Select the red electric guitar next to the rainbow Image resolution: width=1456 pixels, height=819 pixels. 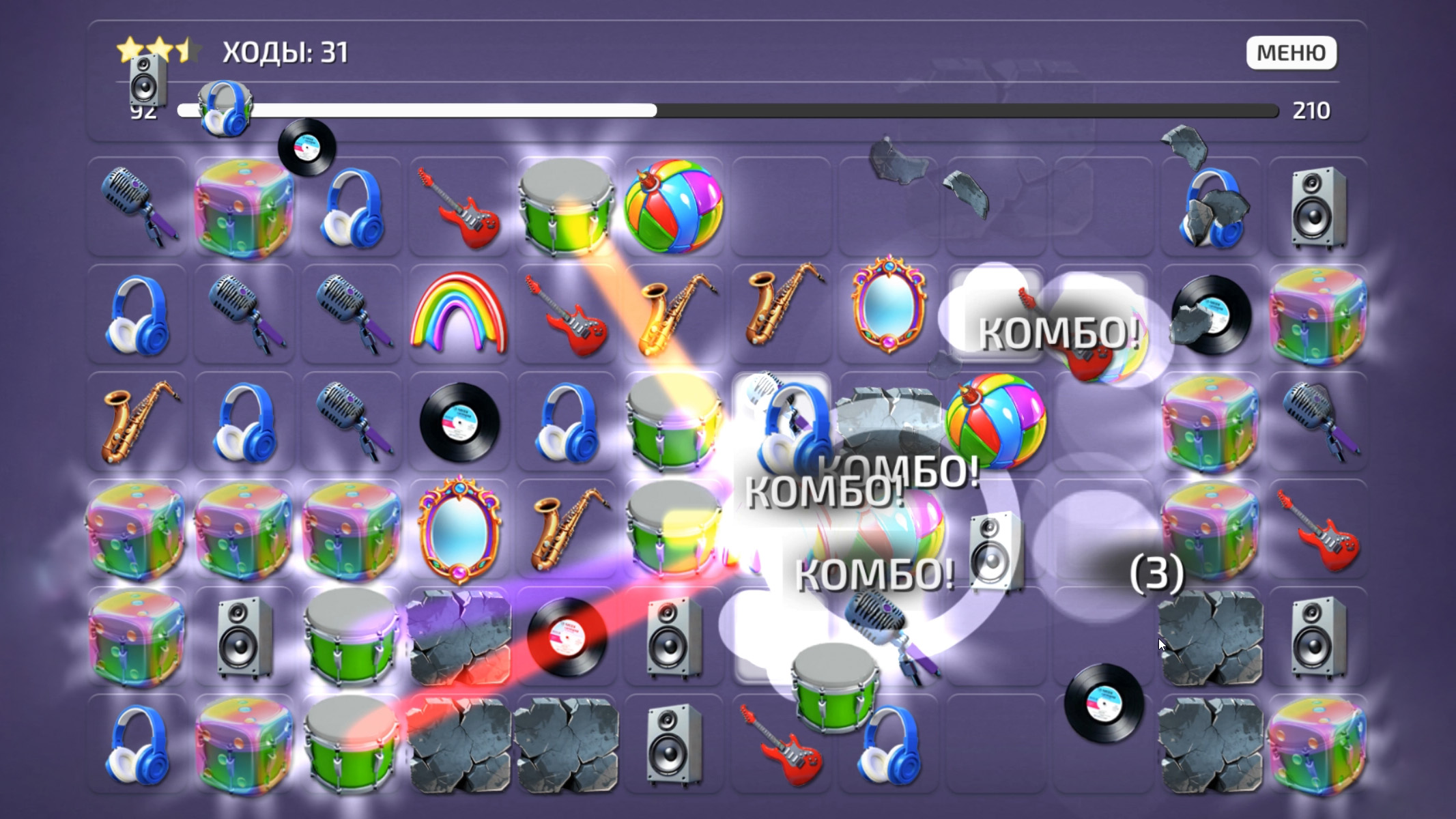(563, 317)
